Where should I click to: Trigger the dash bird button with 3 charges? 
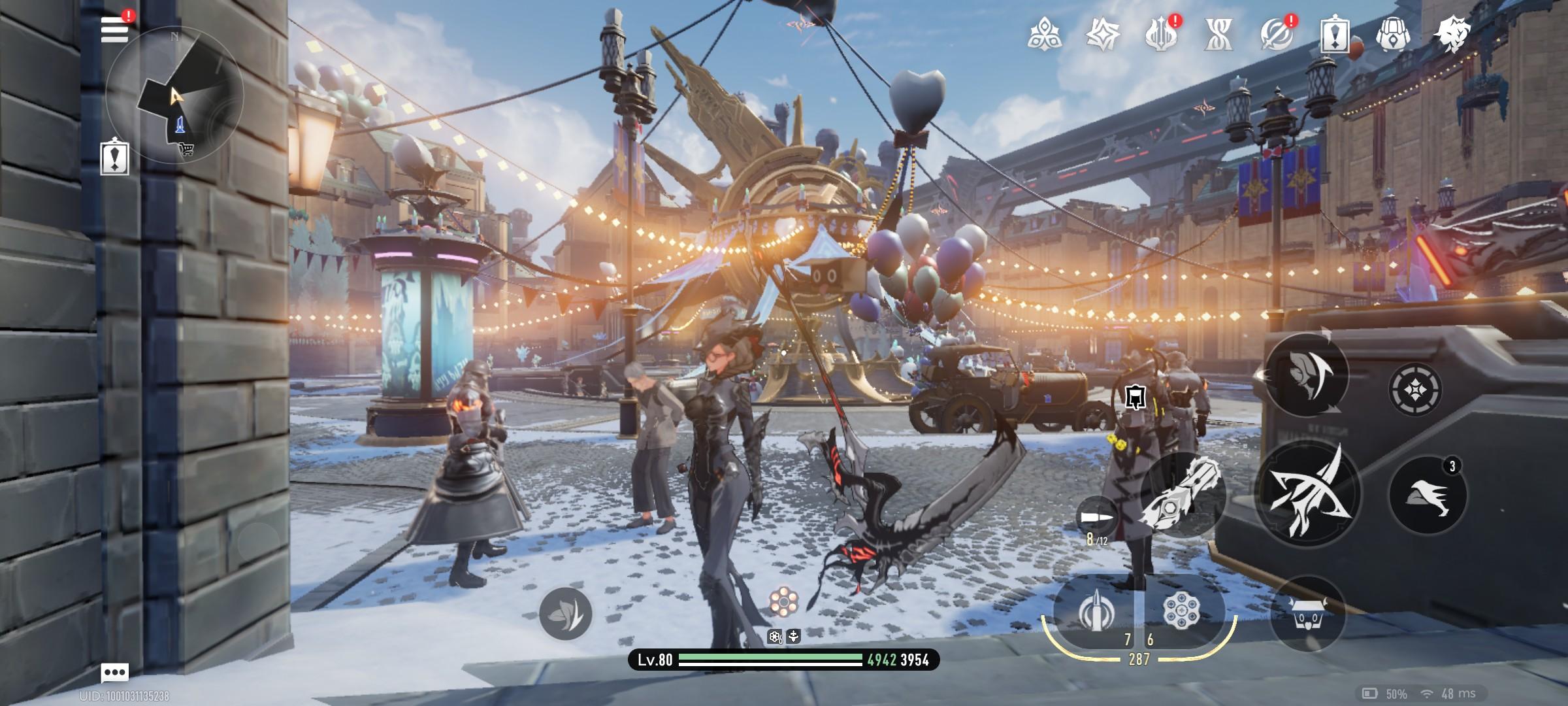tap(1428, 496)
